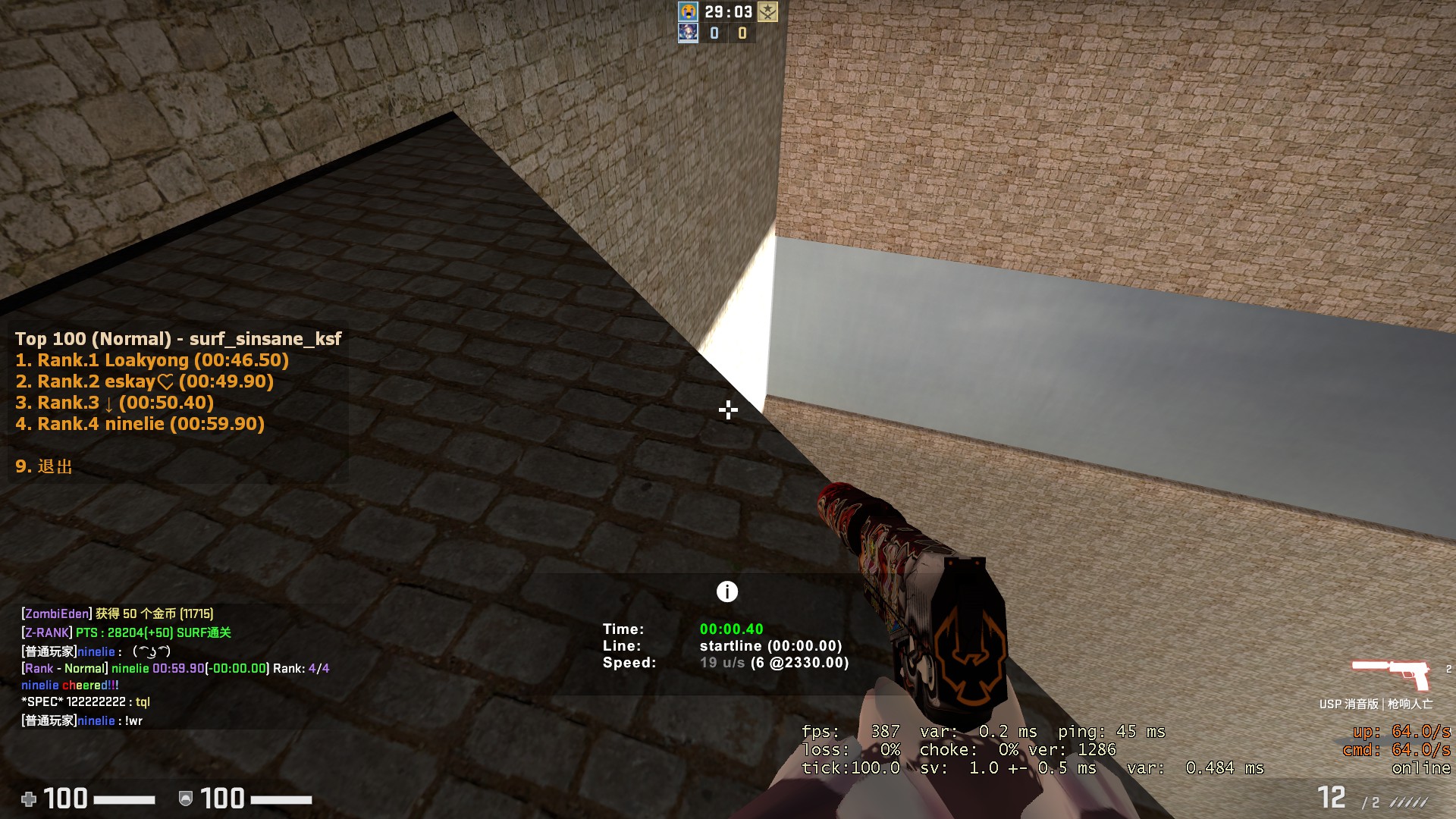This screenshot has width=1456, height=819.
Task: Choose the Rank.2 eskay record
Action: pos(144,381)
